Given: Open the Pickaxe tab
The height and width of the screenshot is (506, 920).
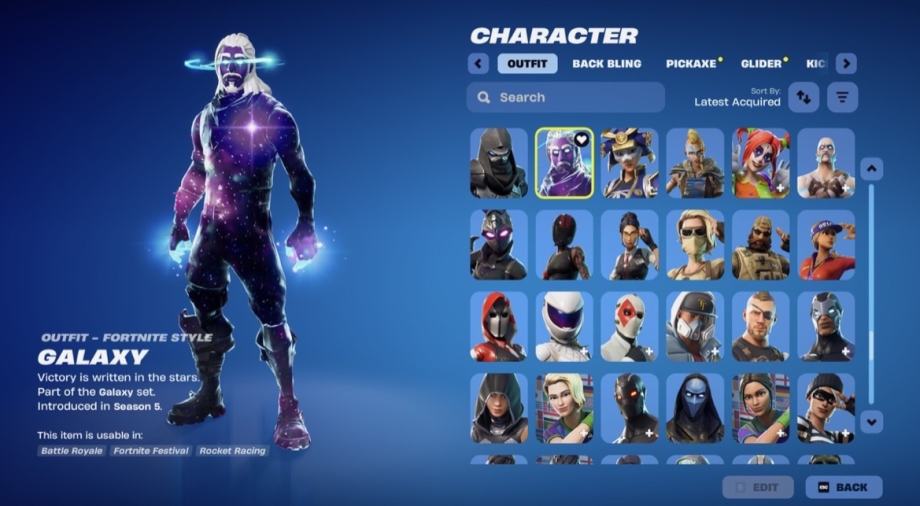Looking at the screenshot, I should point(692,64).
